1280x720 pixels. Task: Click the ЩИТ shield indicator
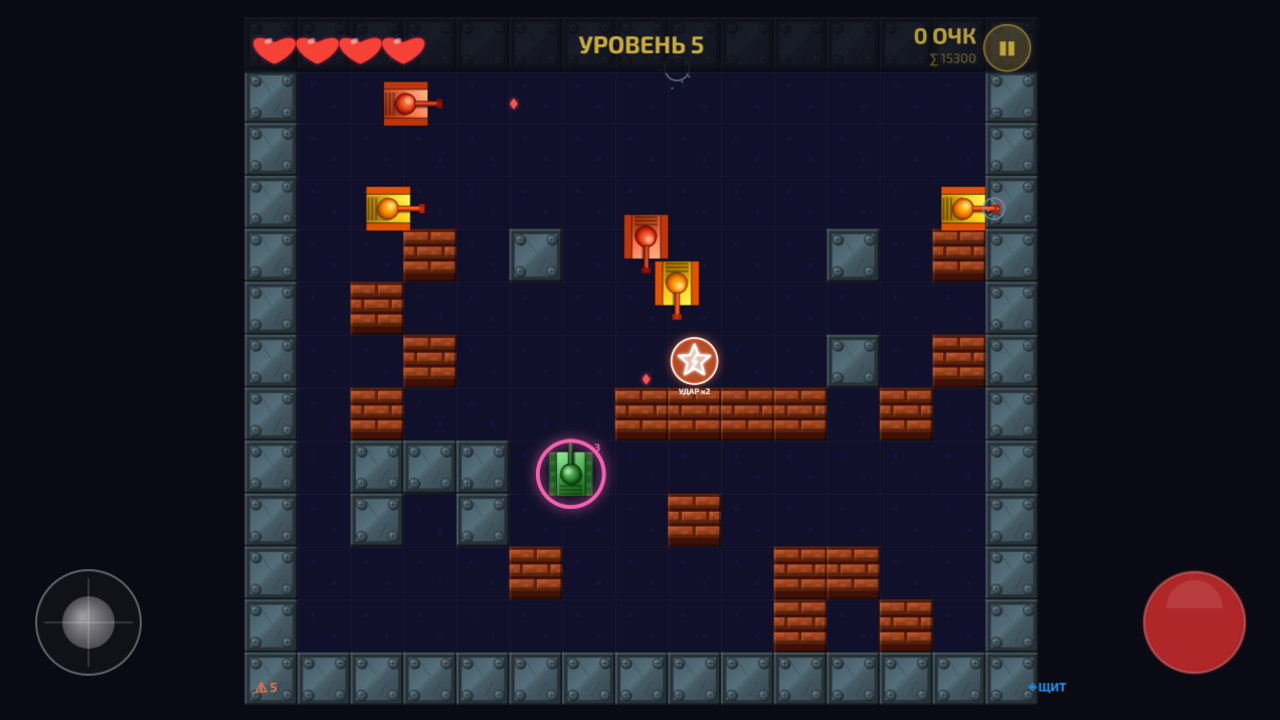(1046, 687)
